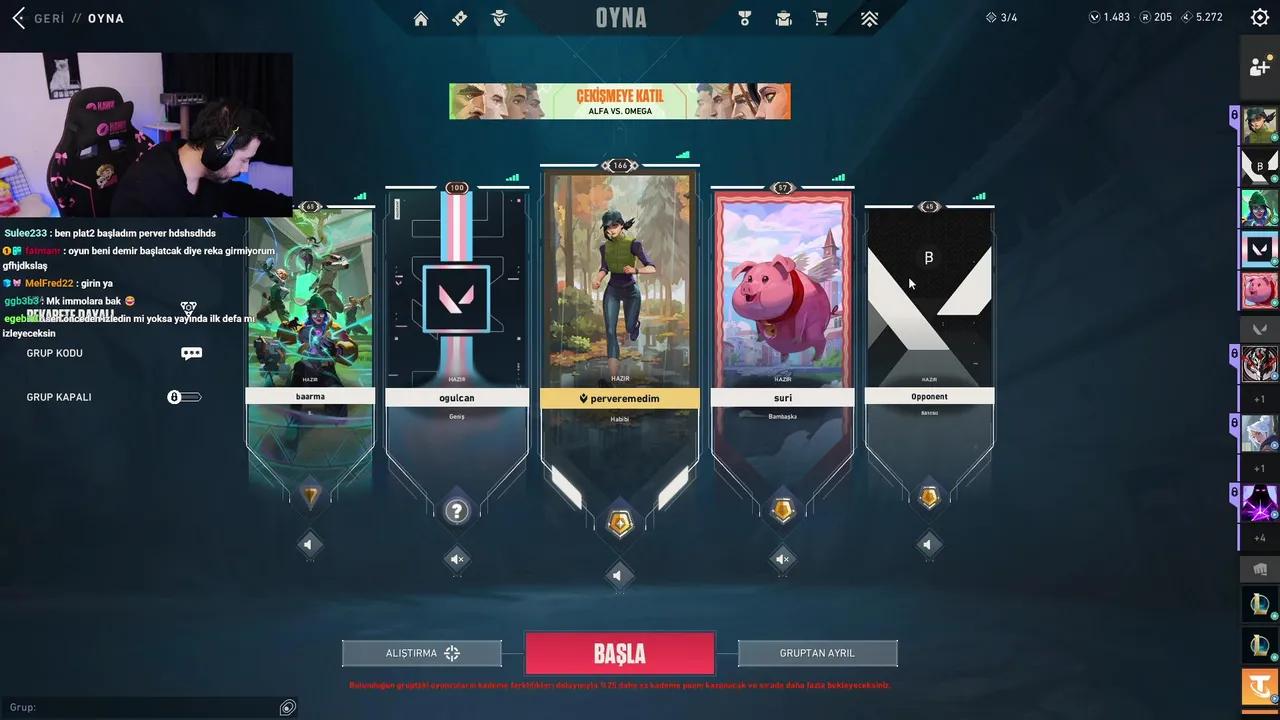Collapse the Opponent card with its arrow

point(928,544)
